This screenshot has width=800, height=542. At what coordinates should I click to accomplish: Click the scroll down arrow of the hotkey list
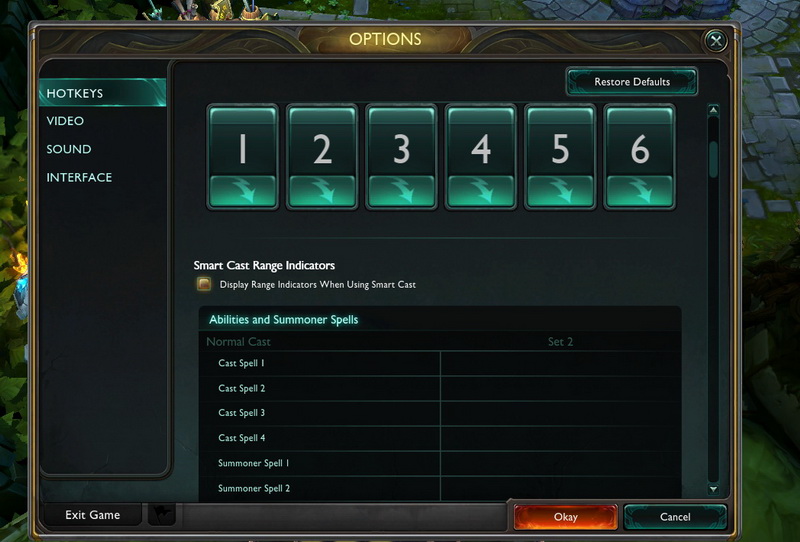tap(713, 489)
